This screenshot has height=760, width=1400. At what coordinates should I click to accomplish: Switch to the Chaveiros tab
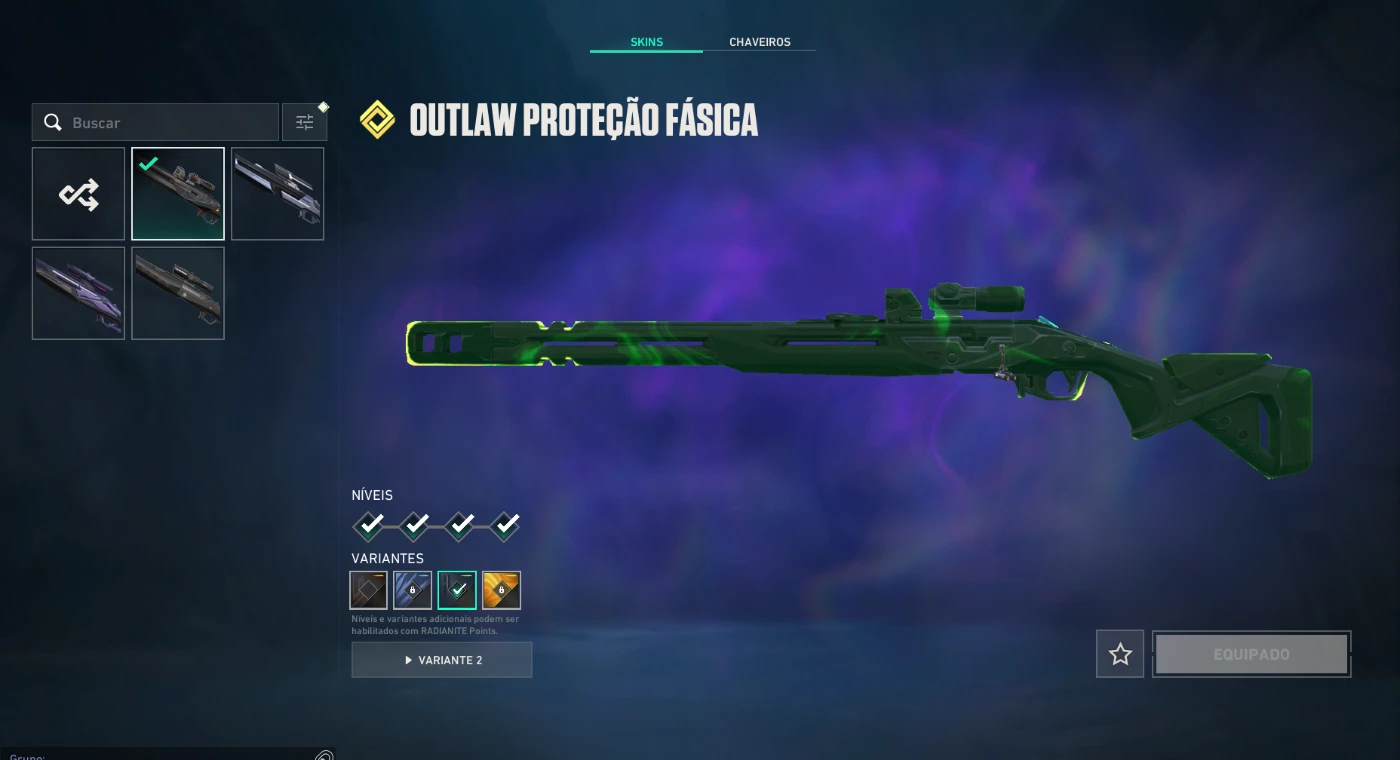pyautogui.click(x=759, y=42)
